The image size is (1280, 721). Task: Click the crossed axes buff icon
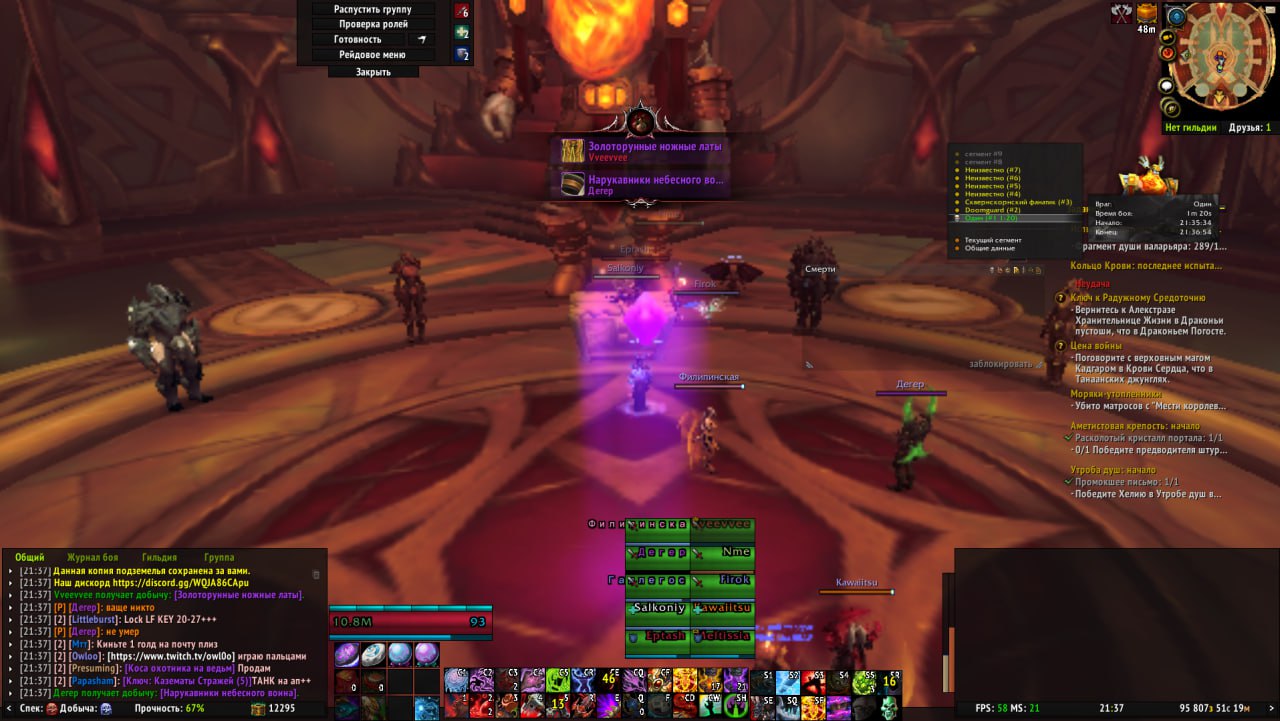click(x=1121, y=13)
